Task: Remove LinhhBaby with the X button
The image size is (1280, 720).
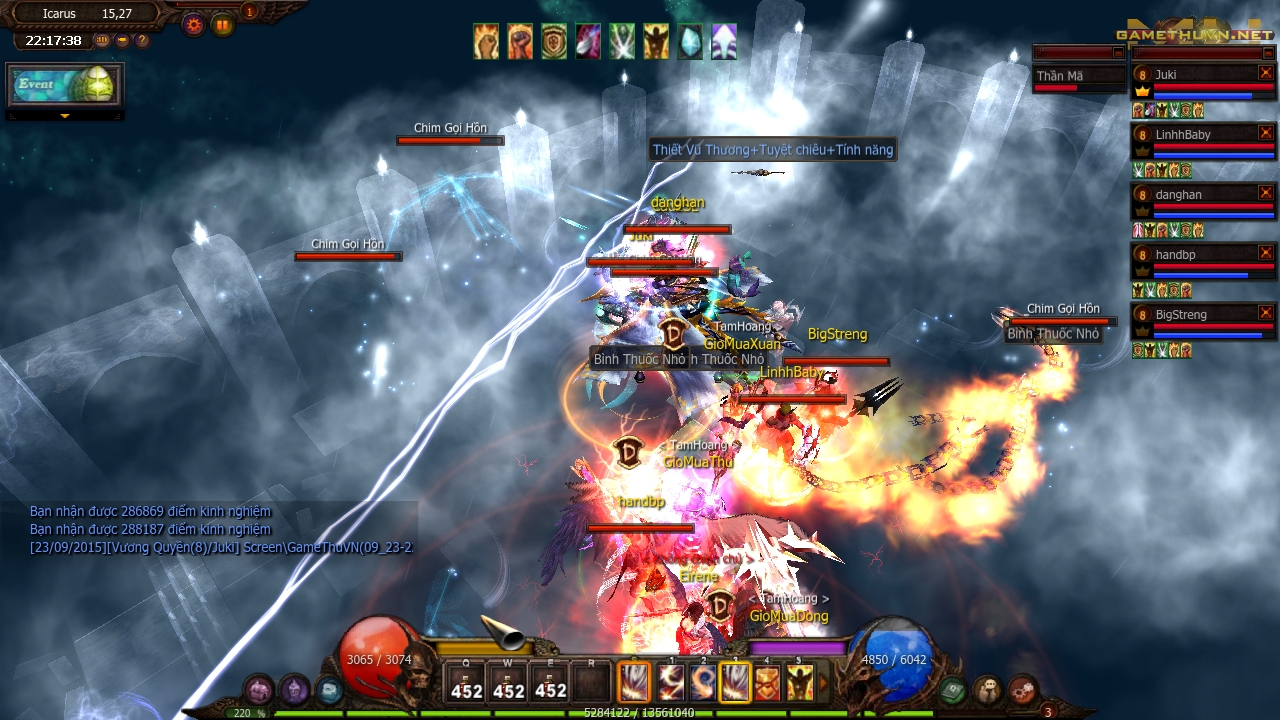Action: coord(1266,133)
